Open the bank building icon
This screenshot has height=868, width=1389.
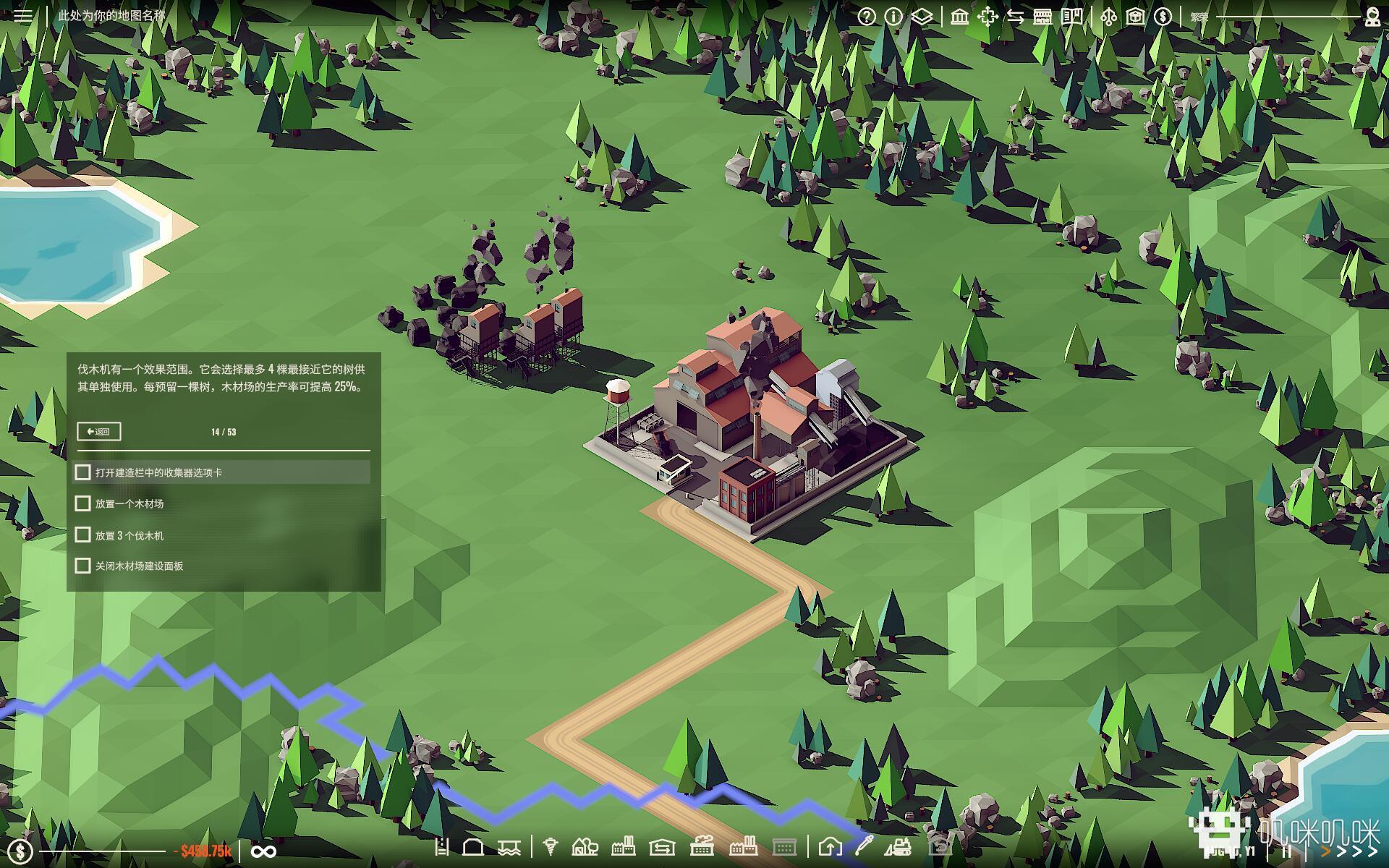tap(960, 17)
